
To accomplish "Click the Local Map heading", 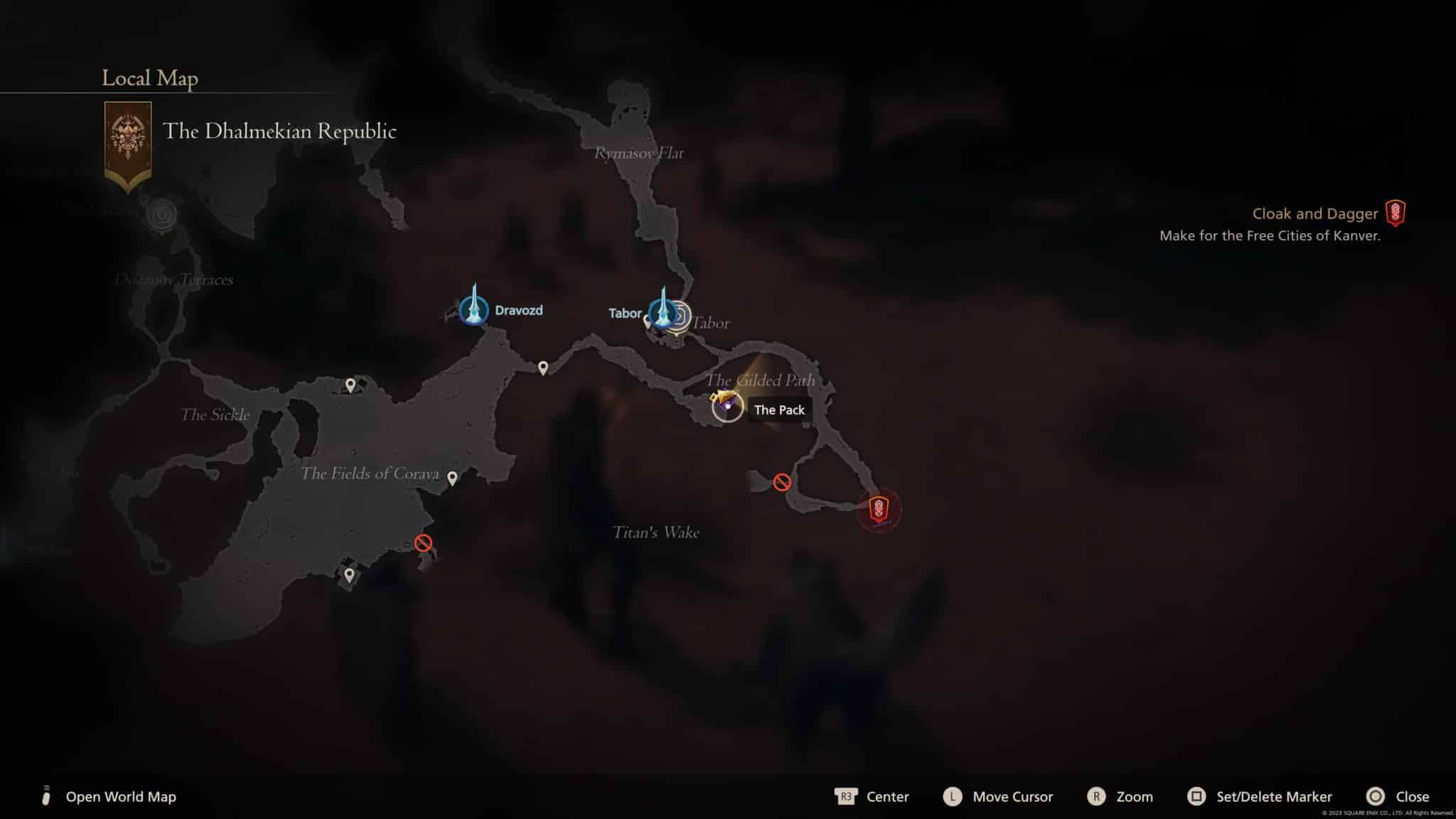I will click(149, 79).
